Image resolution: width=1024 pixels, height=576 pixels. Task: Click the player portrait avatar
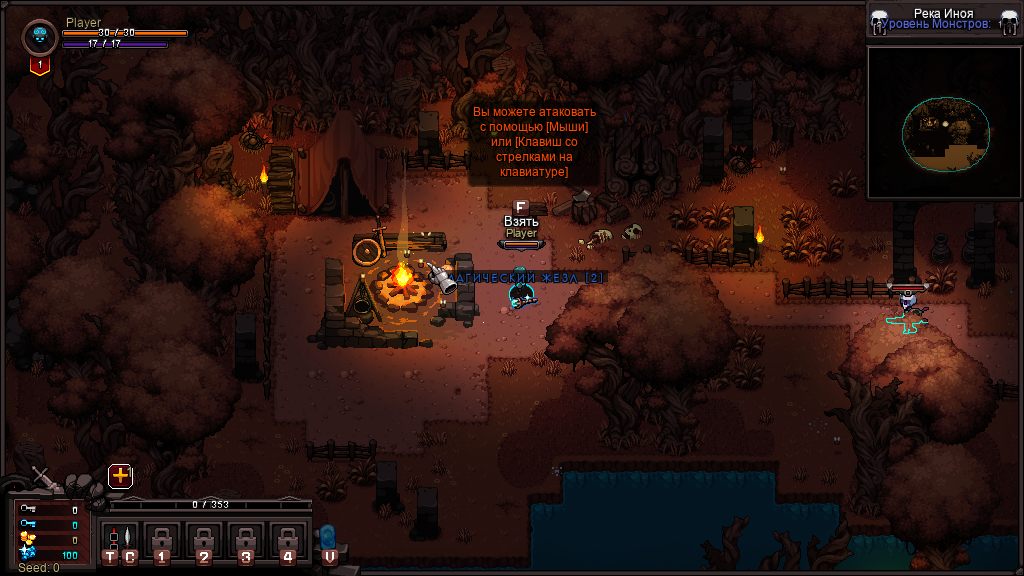click(39, 37)
